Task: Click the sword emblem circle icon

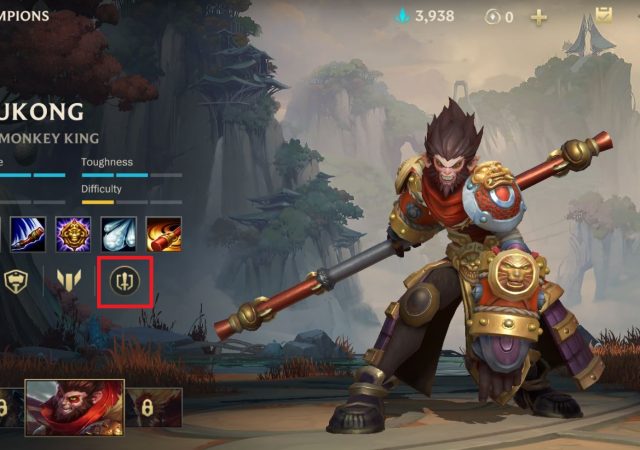Action: click(x=125, y=283)
